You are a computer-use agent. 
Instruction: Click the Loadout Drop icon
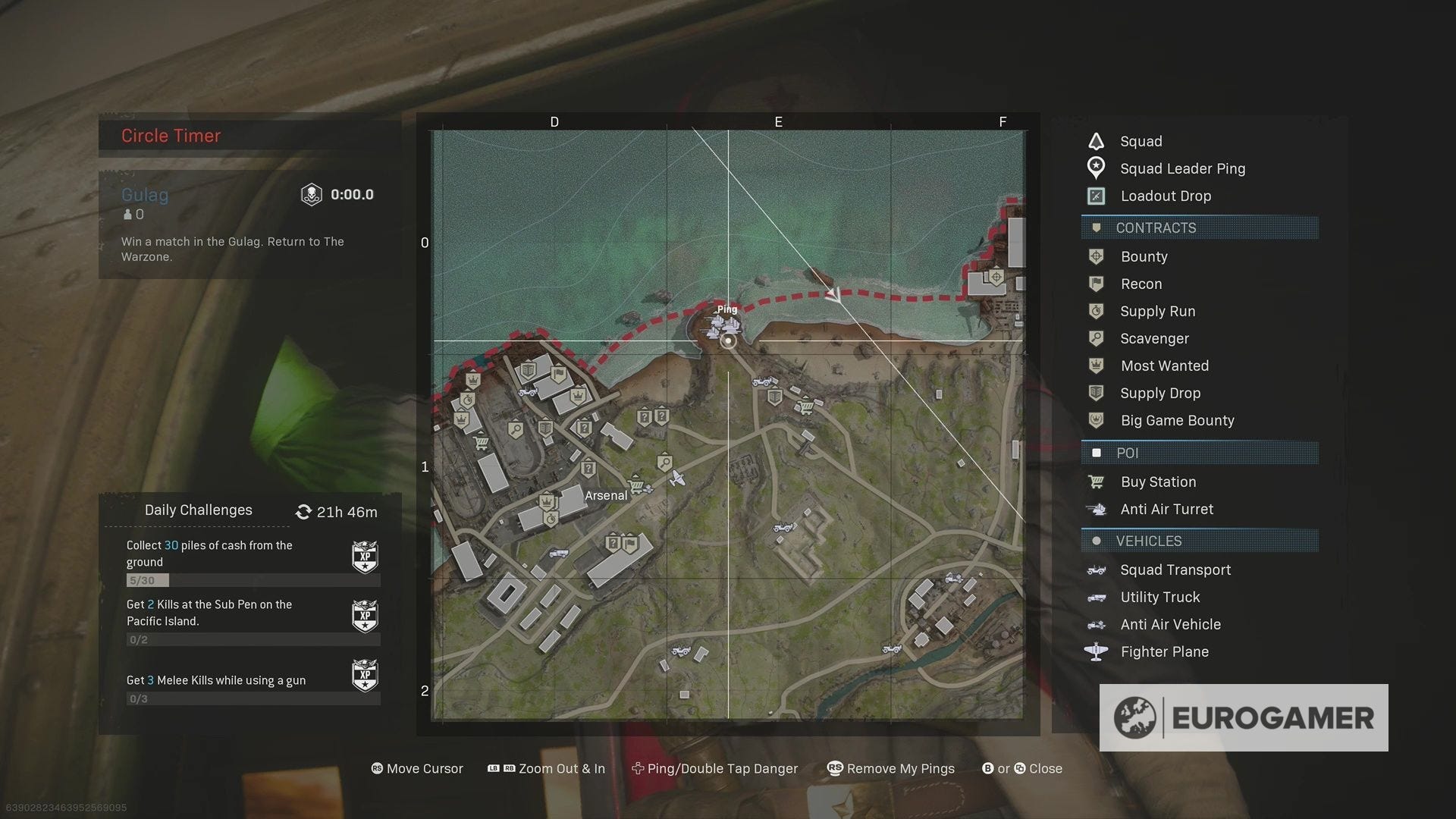point(1096,196)
